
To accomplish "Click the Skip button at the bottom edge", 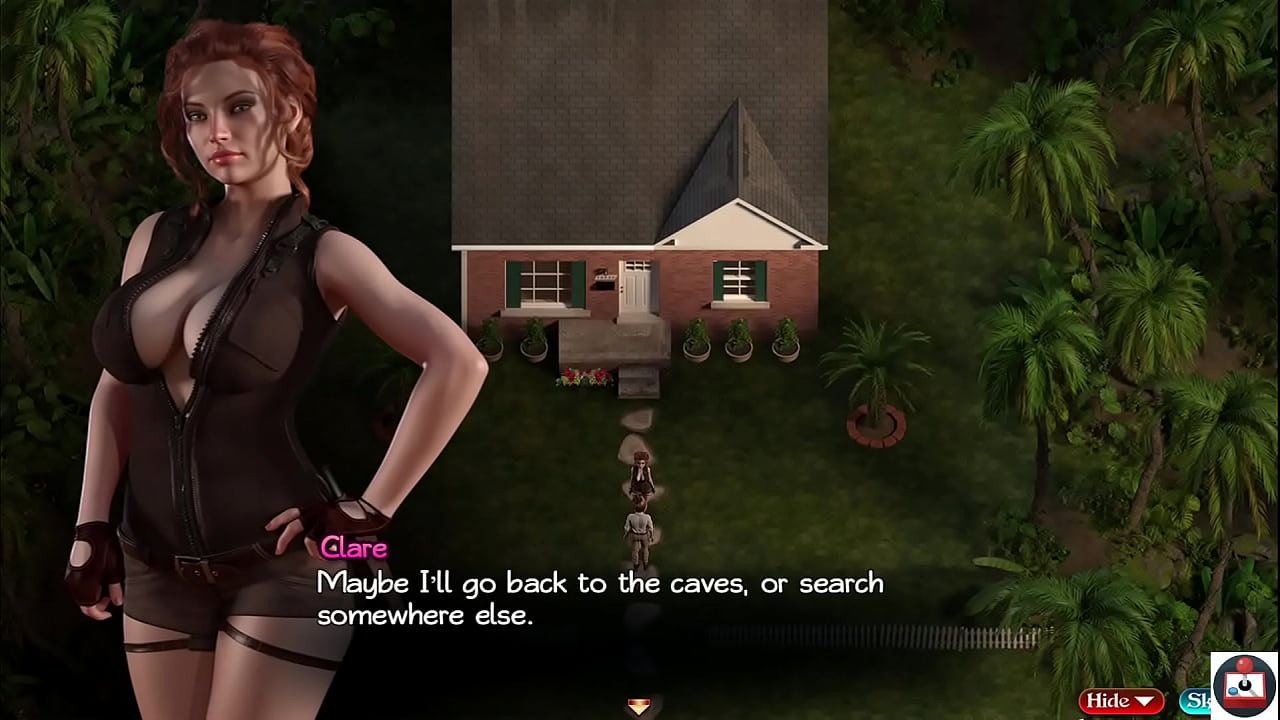I will coord(1198,701).
